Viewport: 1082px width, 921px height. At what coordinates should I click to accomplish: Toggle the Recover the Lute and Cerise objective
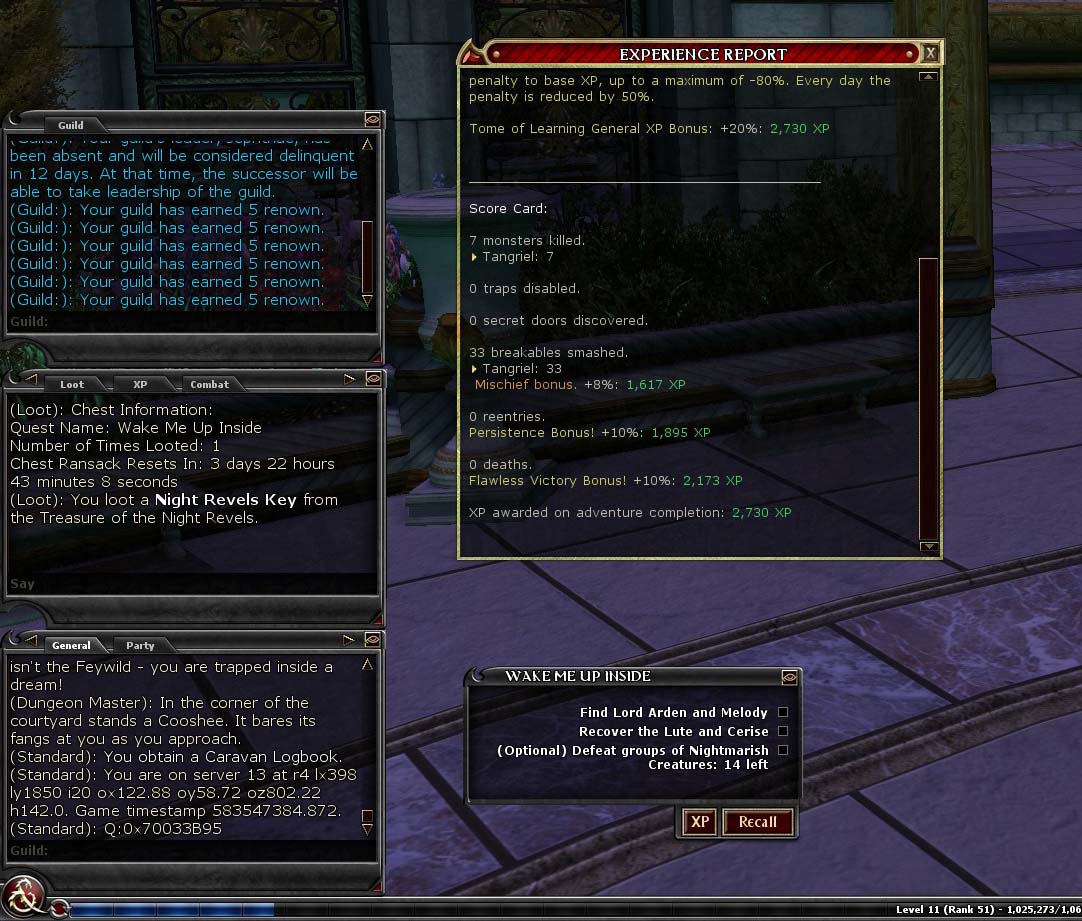click(x=783, y=732)
